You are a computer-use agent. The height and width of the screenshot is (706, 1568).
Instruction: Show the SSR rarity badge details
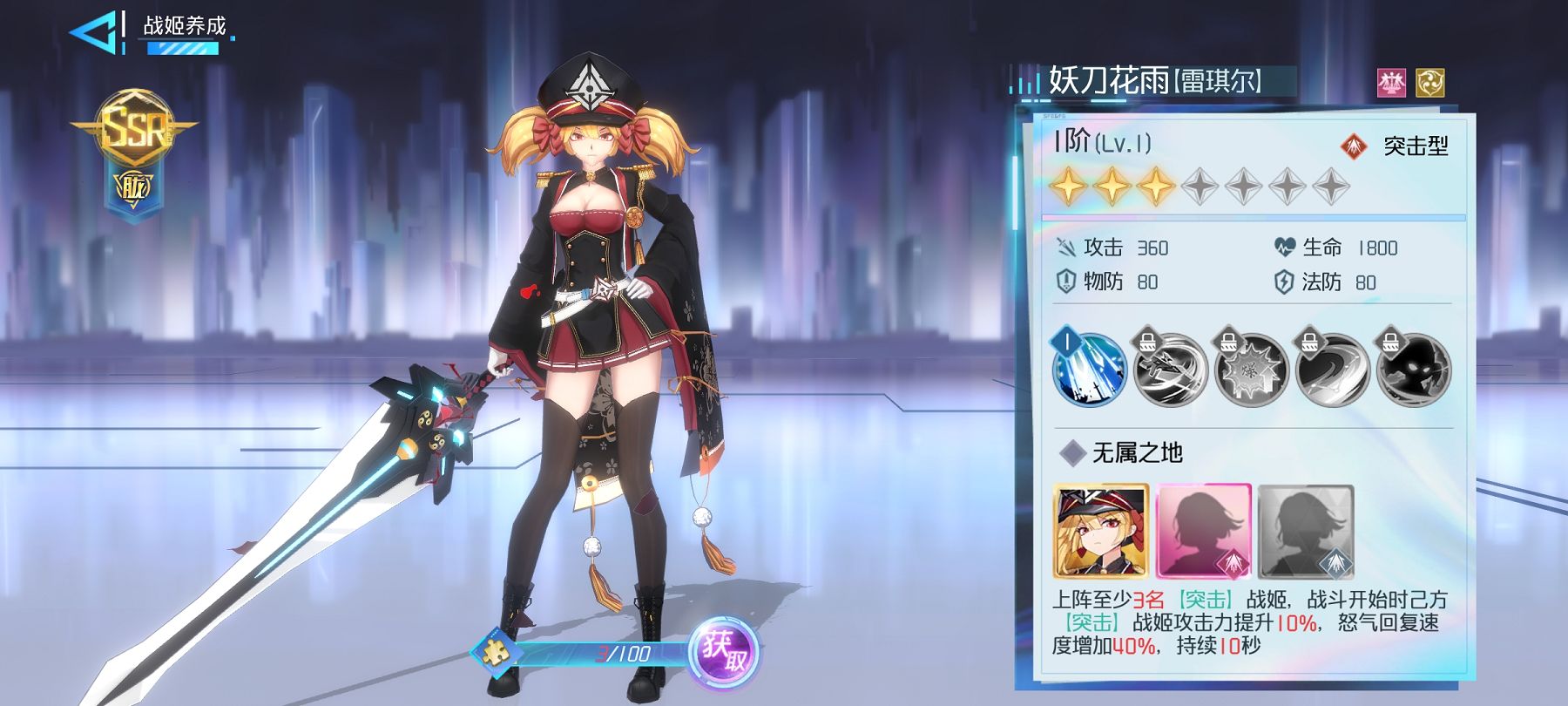click(x=133, y=131)
